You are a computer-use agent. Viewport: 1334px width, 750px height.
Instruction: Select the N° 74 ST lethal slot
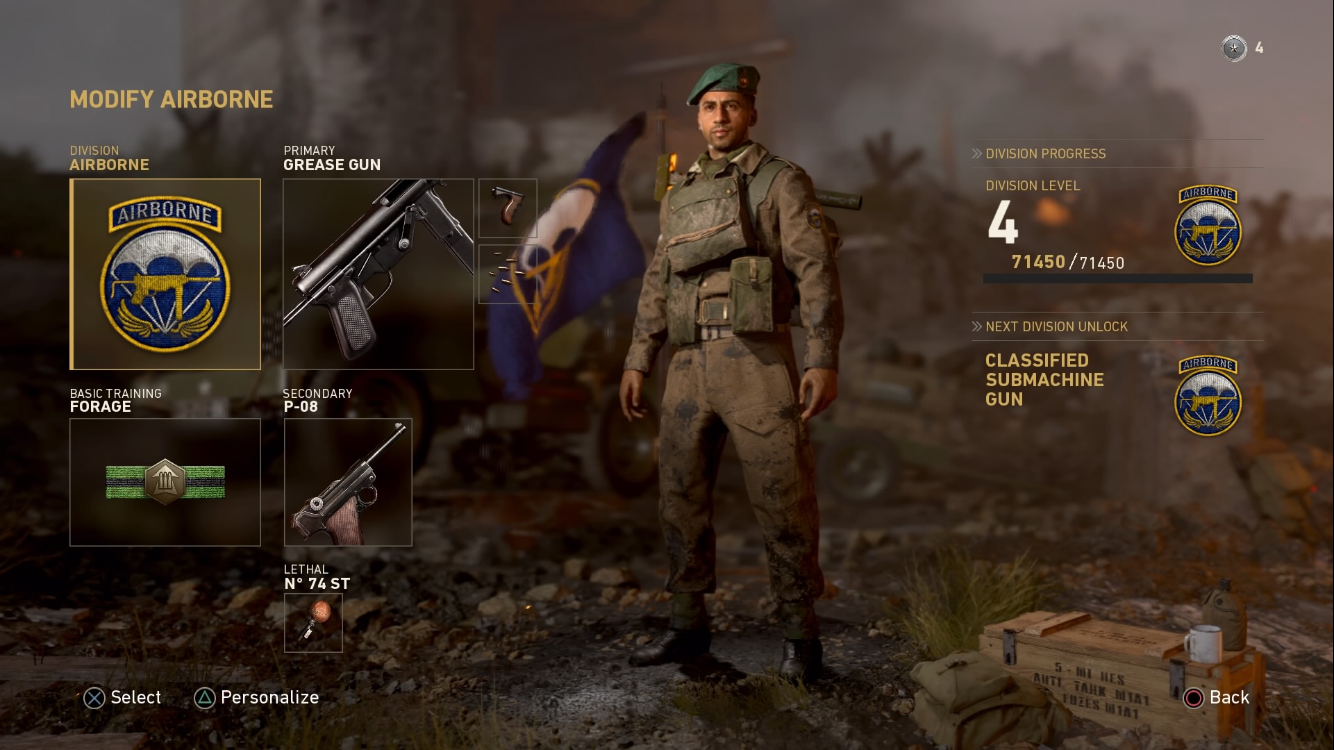pos(313,623)
